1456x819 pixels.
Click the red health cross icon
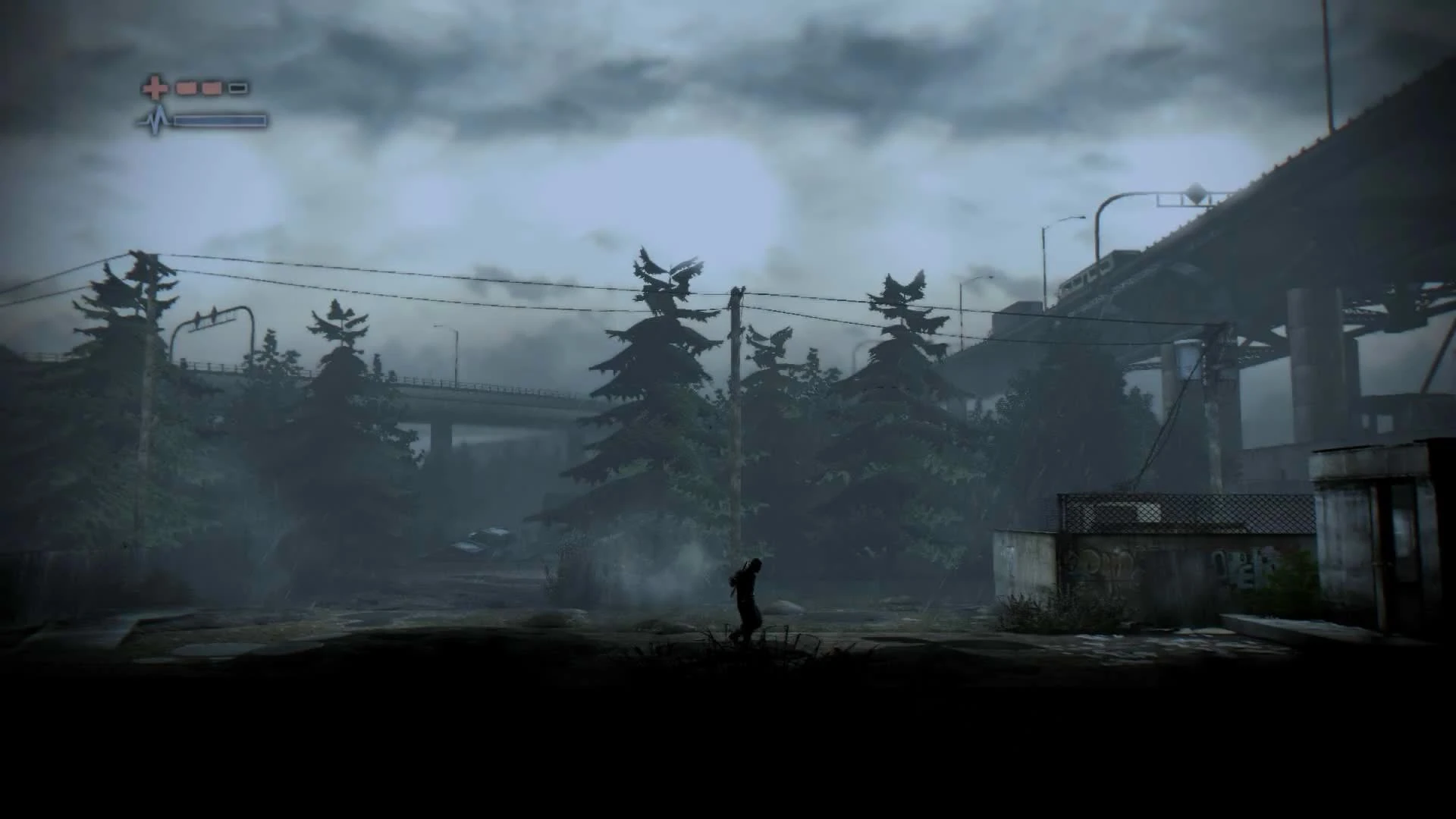155,88
